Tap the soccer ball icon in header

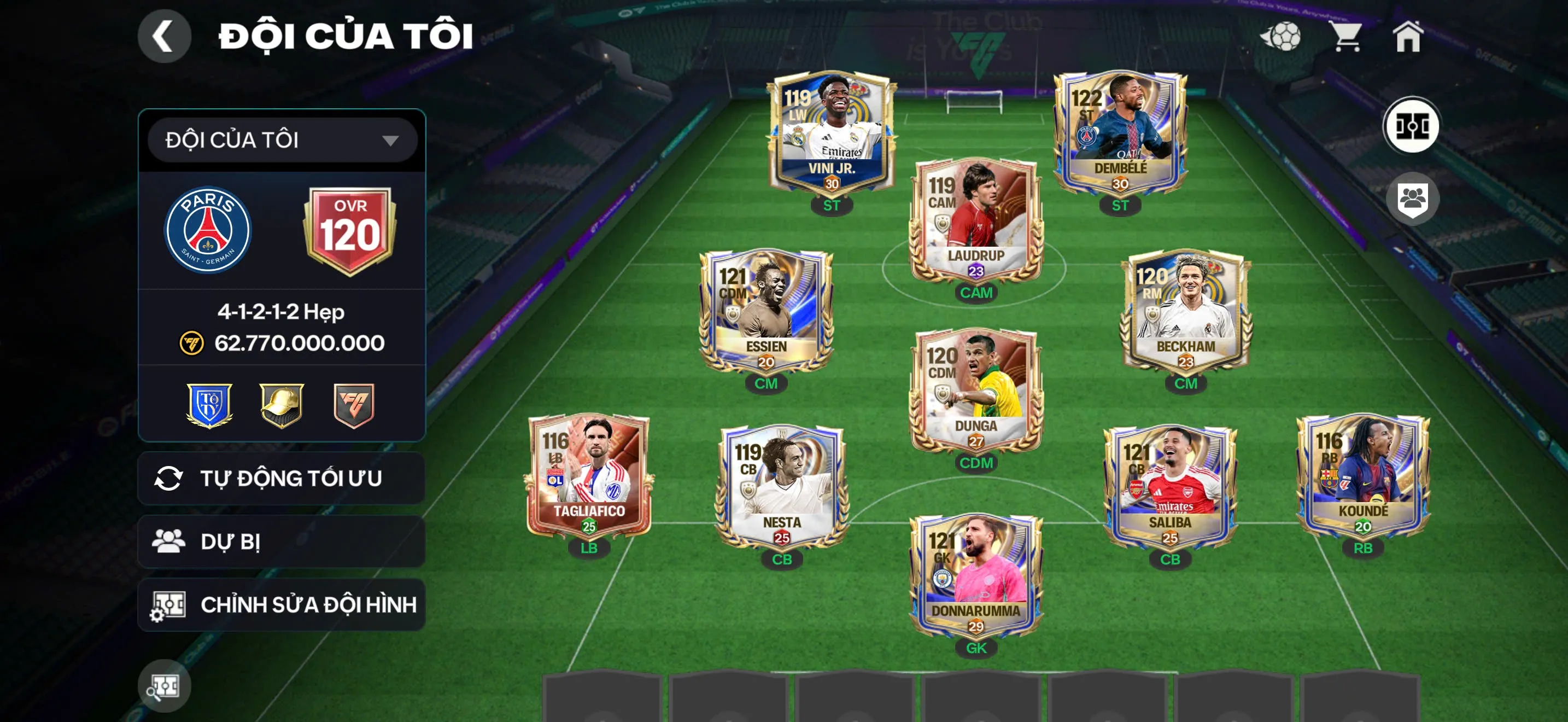click(1282, 37)
